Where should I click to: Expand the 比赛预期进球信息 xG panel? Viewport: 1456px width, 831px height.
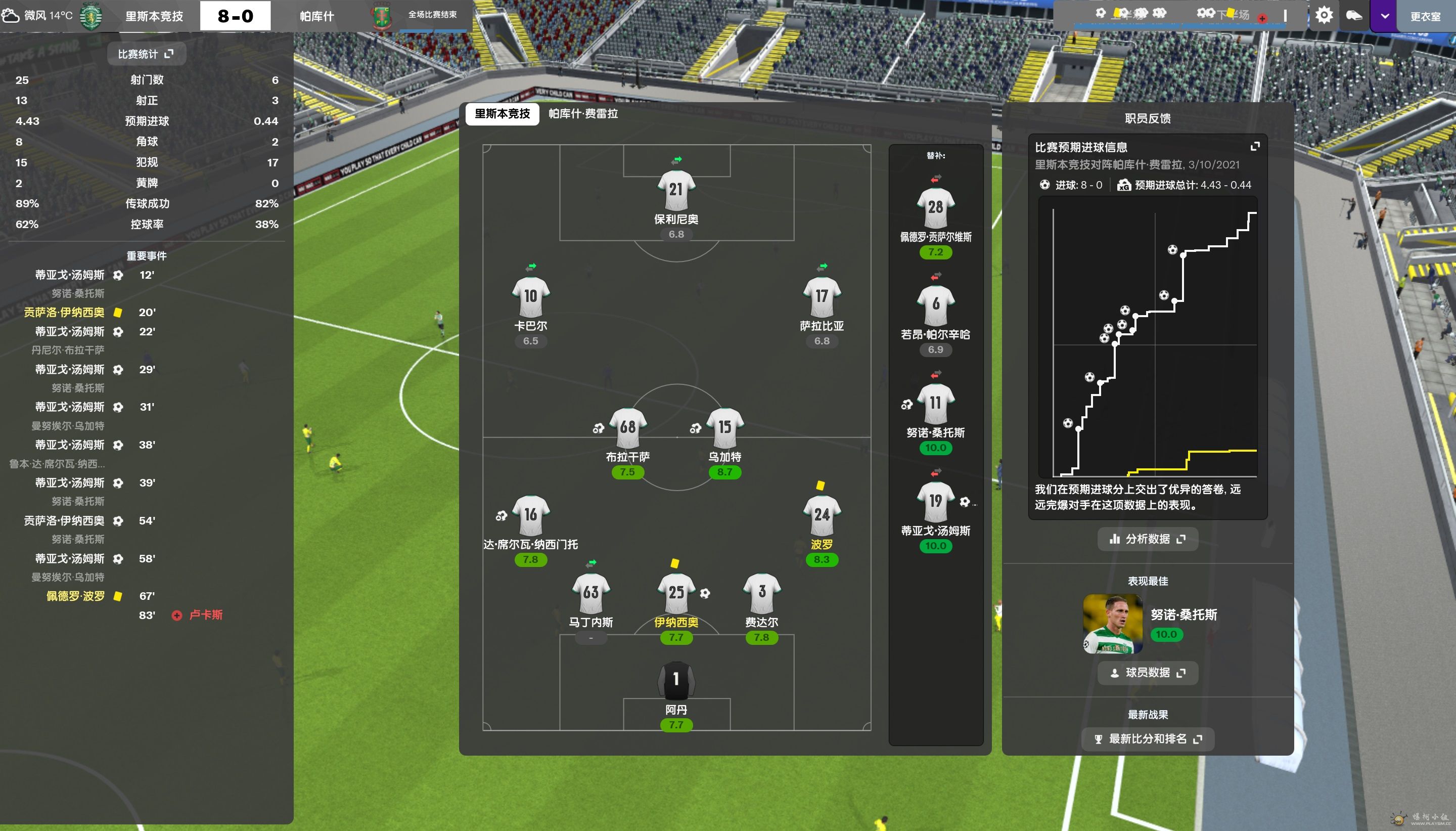pos(1255,147)
